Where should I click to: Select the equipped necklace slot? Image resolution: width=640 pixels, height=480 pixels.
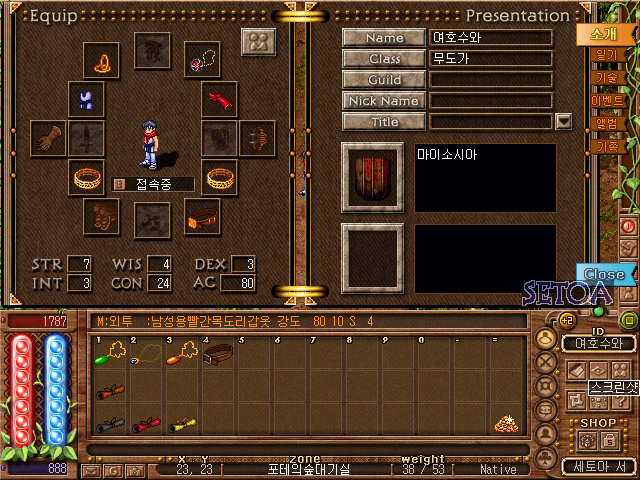coord(201,59)
